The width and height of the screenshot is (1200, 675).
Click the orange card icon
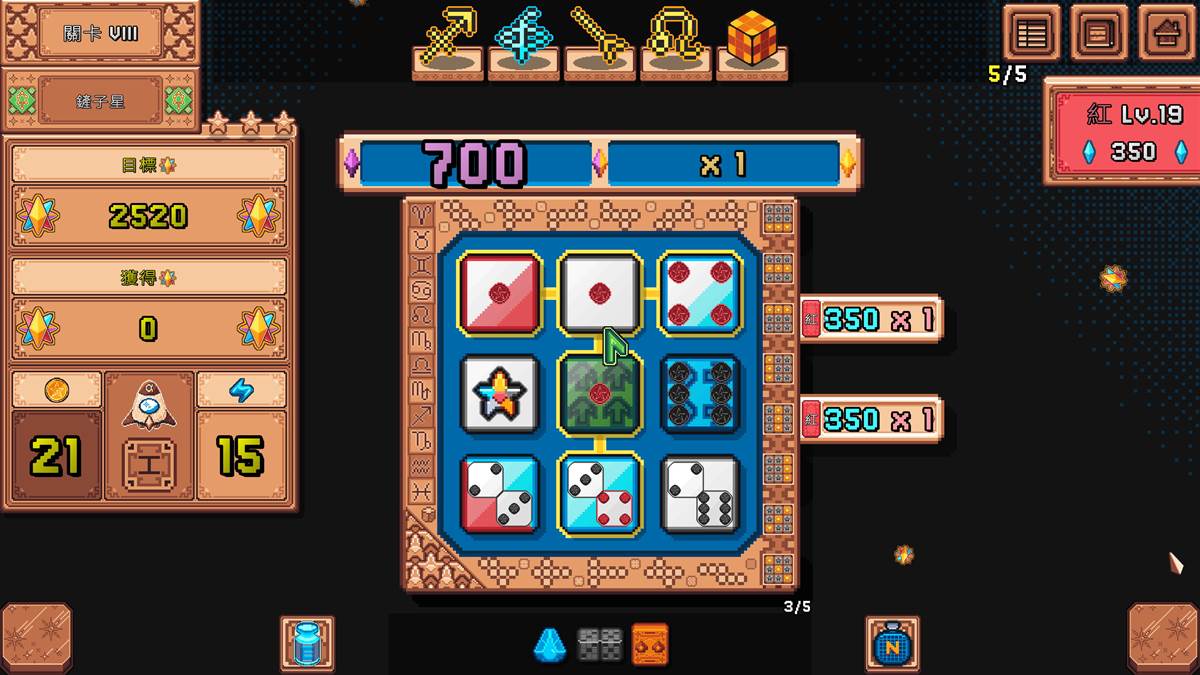(x=650, y=645)
